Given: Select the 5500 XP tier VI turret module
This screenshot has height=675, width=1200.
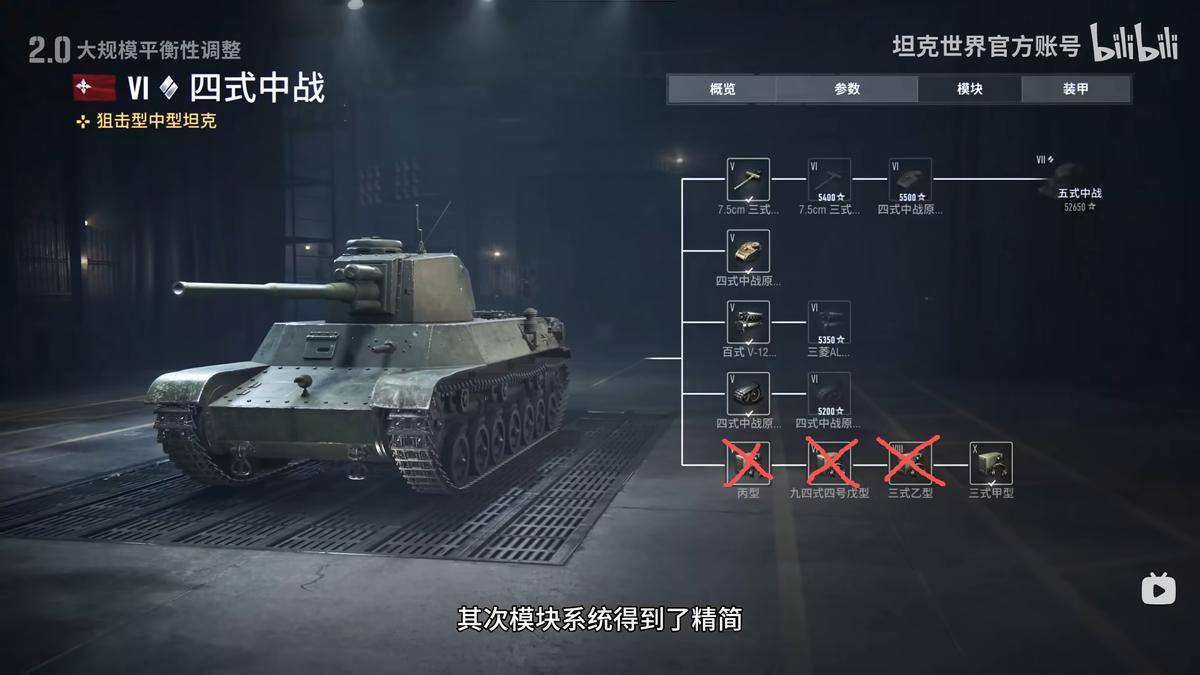Looking at the screenshot, I should pos(910,179).
